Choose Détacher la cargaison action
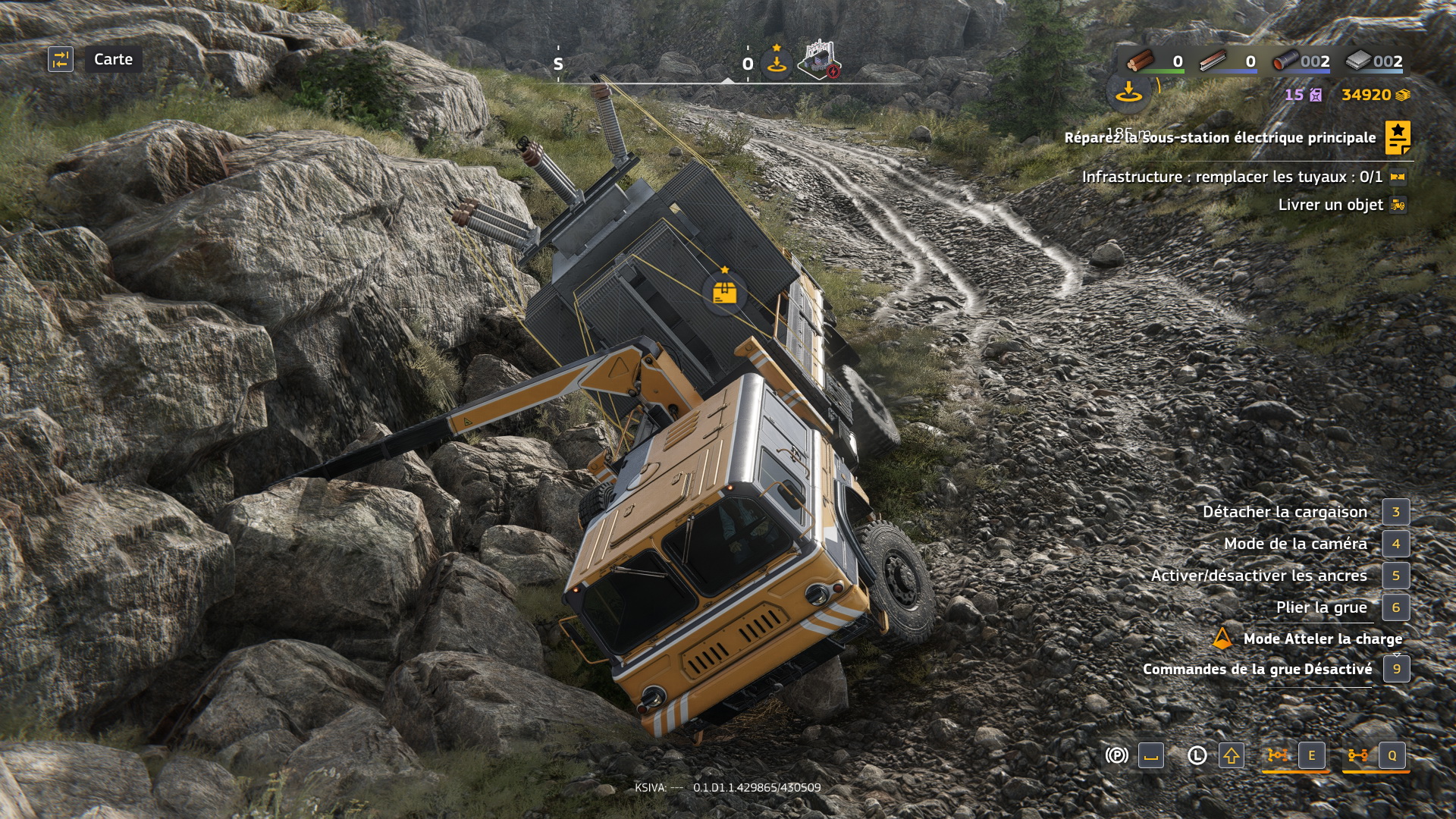This screenshot has width=1456, height=819. point(1285,512)
